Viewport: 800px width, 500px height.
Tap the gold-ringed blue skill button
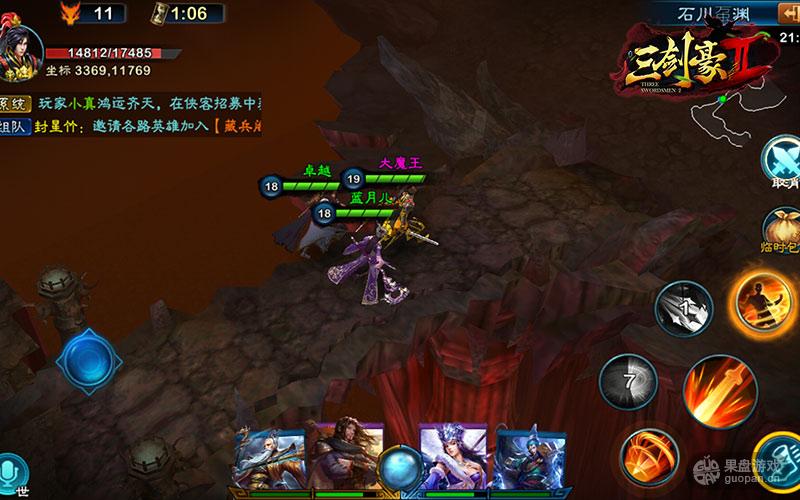[x=780, y=462]
